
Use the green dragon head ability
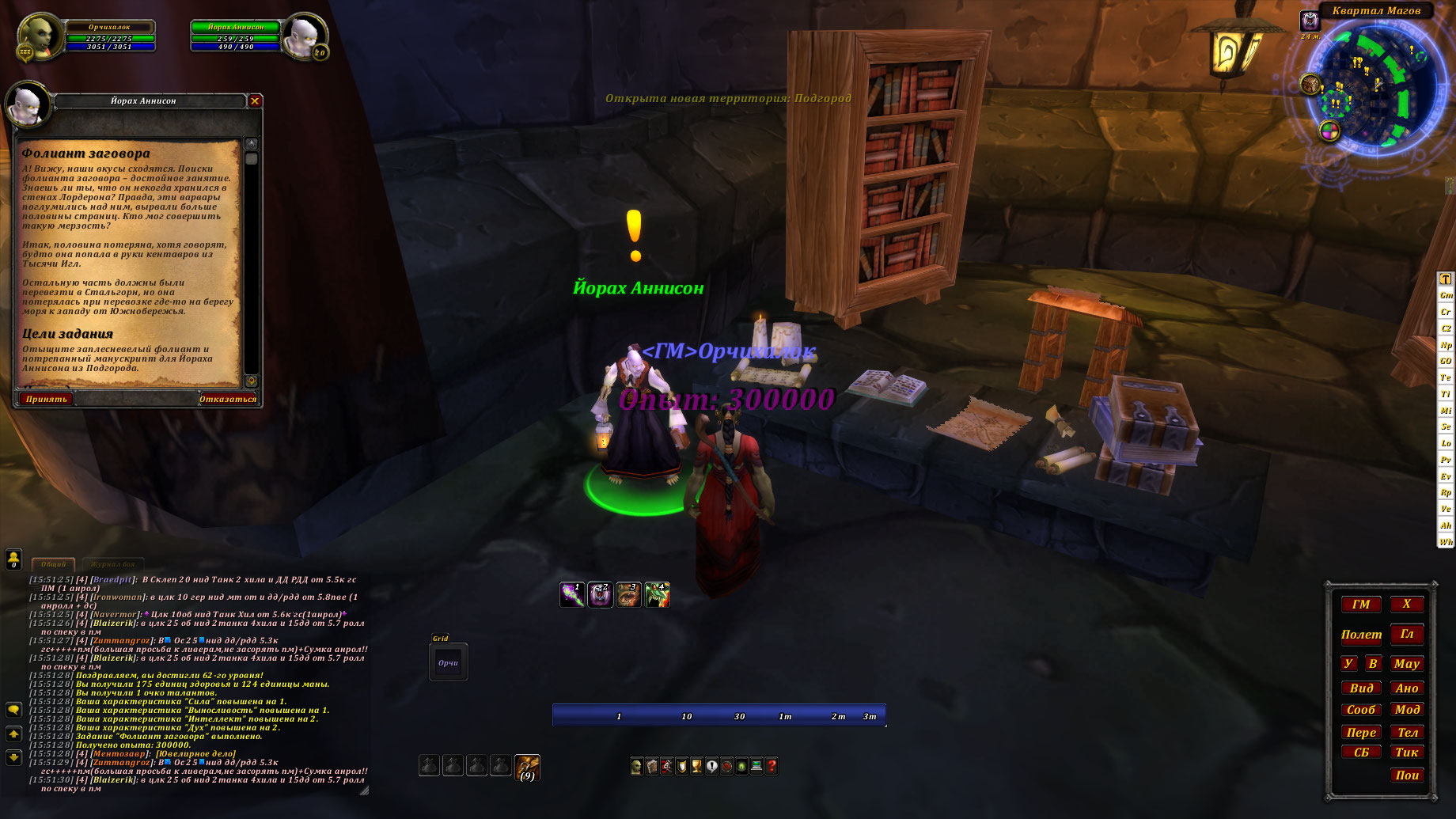pos(657,594)
